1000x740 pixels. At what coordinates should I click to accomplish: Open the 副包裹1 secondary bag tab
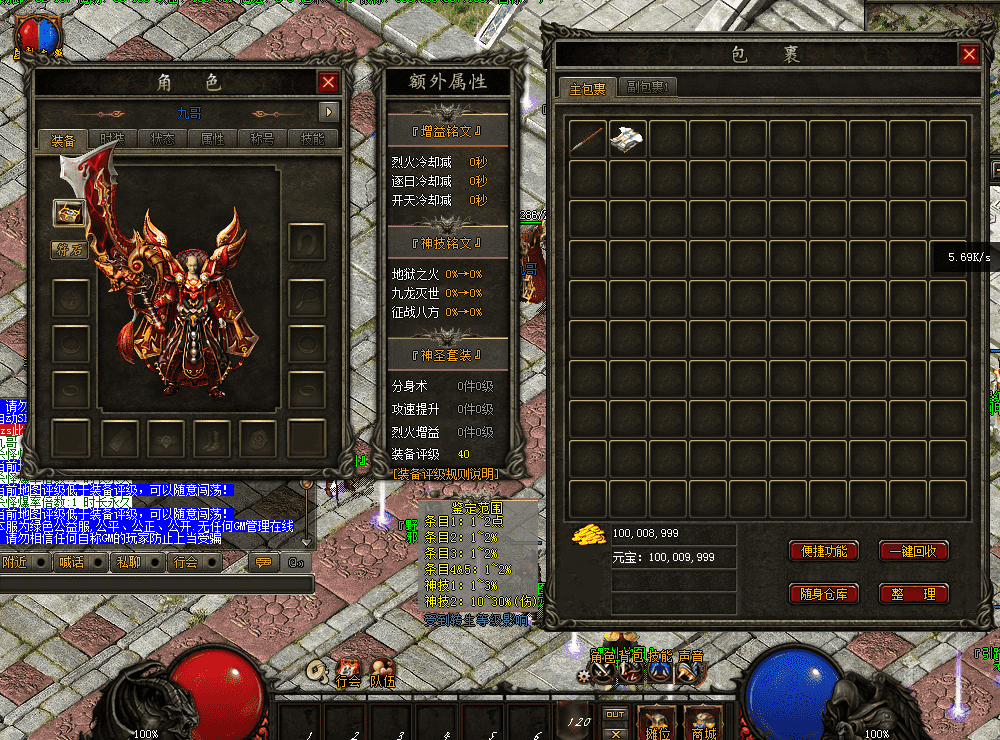(647, 88)
